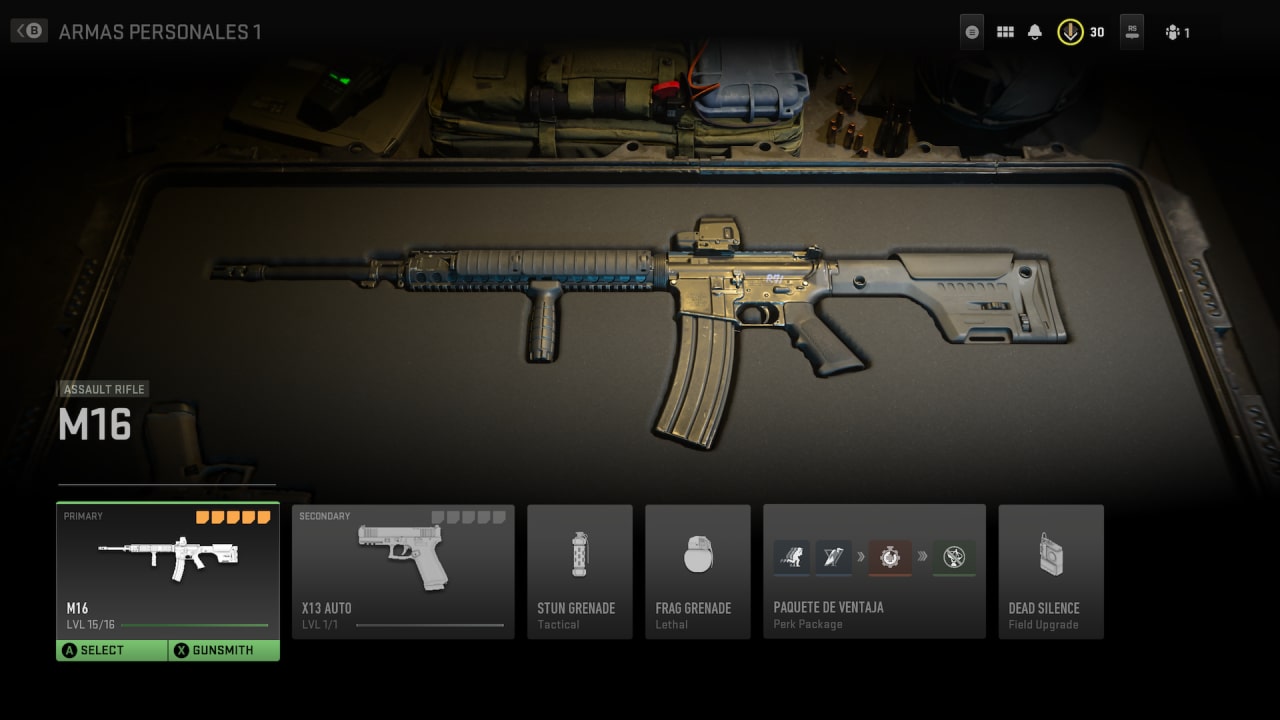Open the grid menu icon in top bar
Image resolution: width=1280 pixels, height=720 pixels.
pyautogui.click(x=1005, y=32)
